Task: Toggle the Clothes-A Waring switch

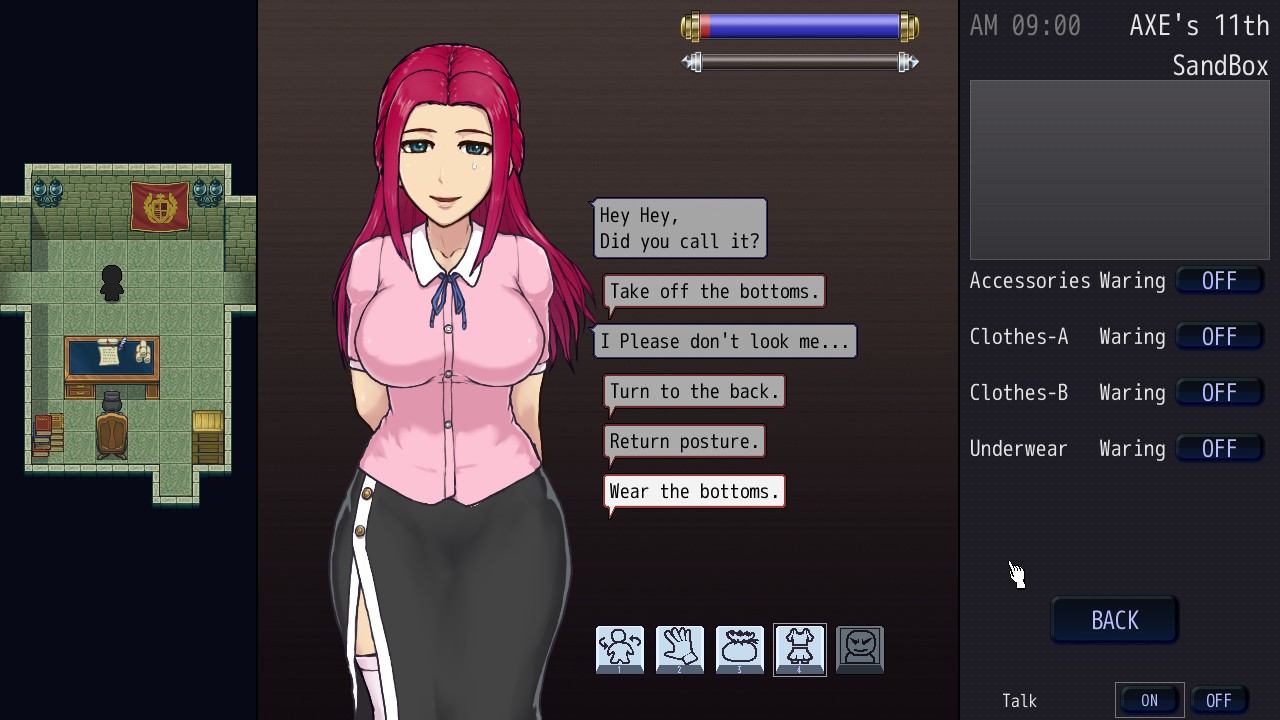Action: pyautogui.click(x=1218, y=337)
